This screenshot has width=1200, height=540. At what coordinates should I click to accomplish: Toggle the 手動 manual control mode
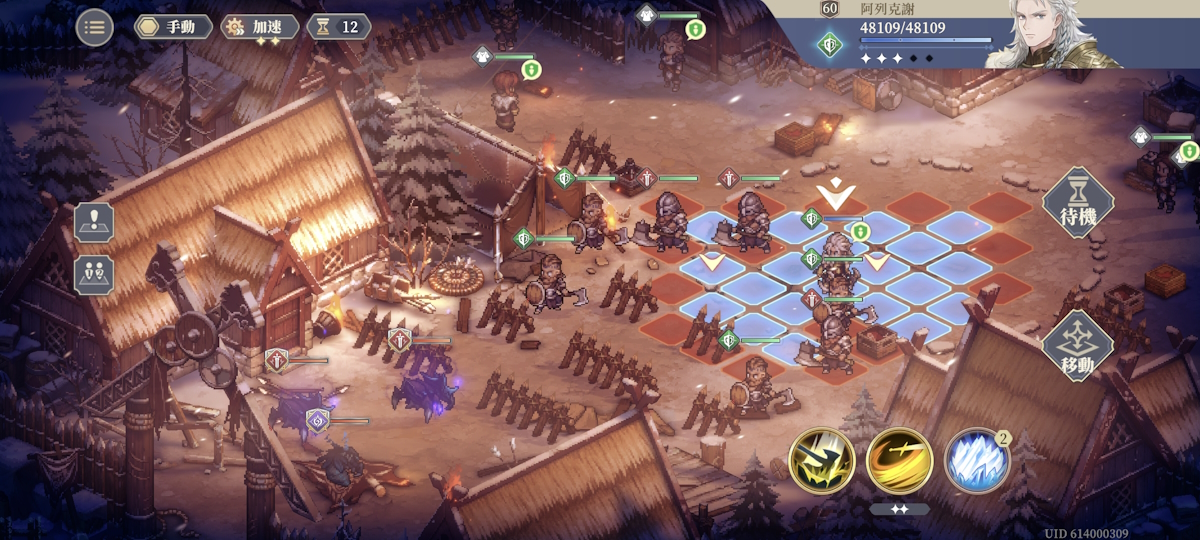pos(173,27)
